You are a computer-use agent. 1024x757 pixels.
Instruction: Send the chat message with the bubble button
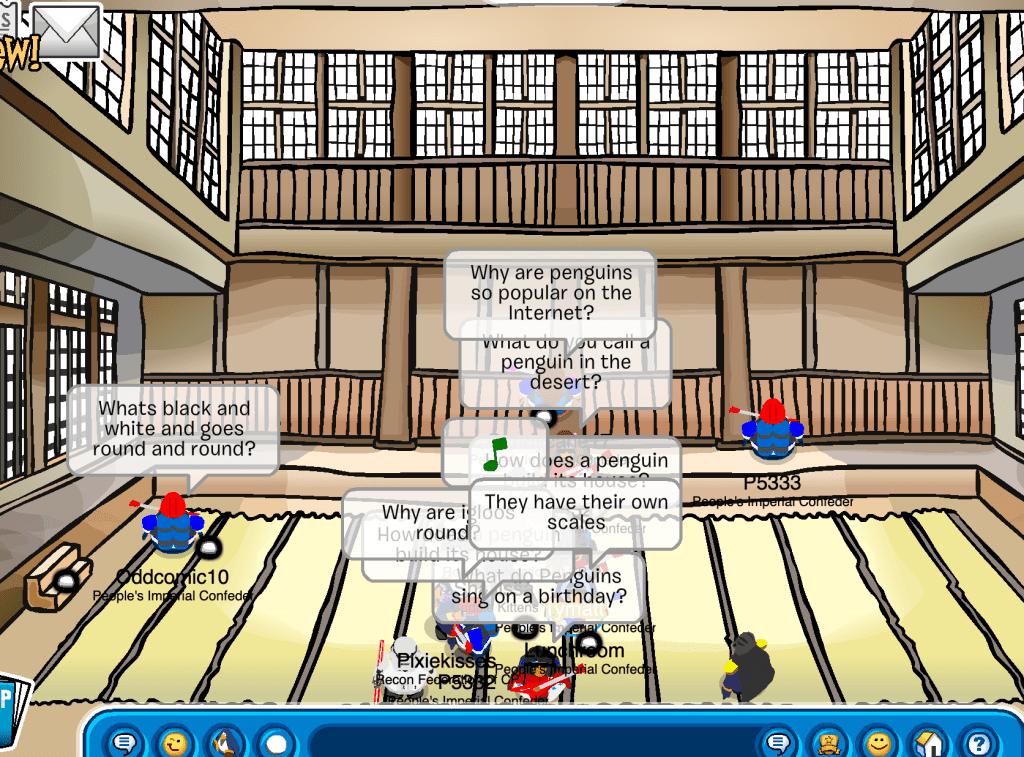777,743
